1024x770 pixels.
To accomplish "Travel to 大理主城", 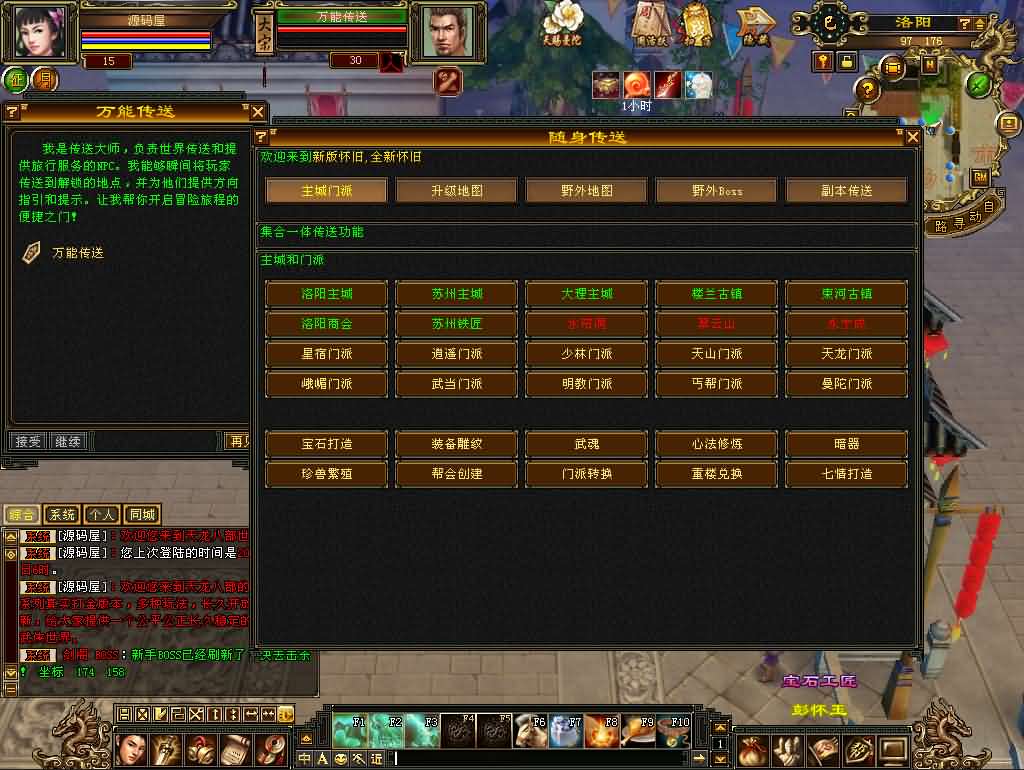I will (x=586, y=294).
